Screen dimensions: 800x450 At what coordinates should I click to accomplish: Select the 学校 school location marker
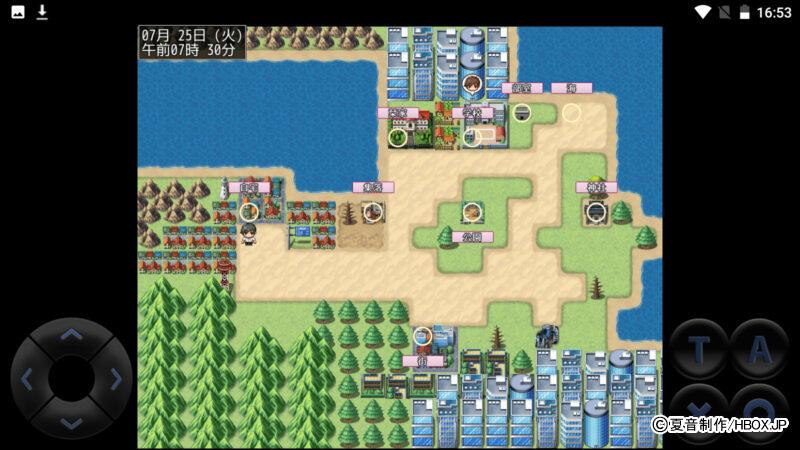tap(472, 135)
